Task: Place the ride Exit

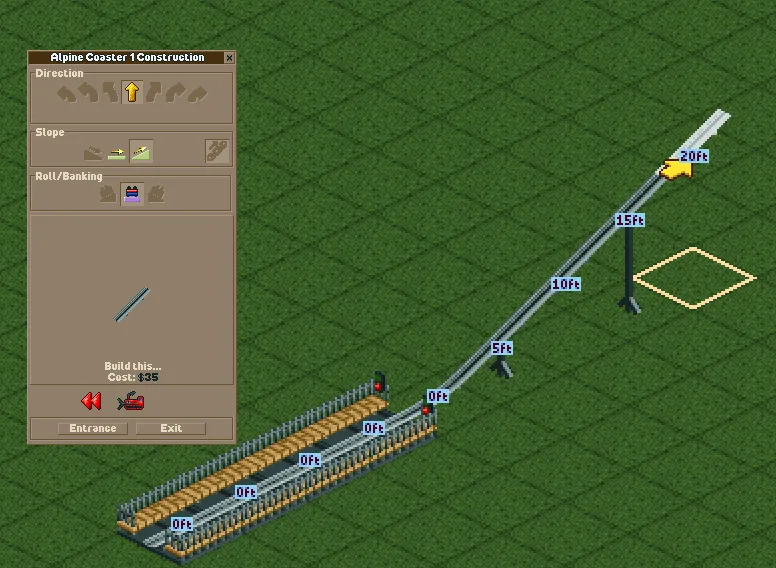Action: (171, 428)
